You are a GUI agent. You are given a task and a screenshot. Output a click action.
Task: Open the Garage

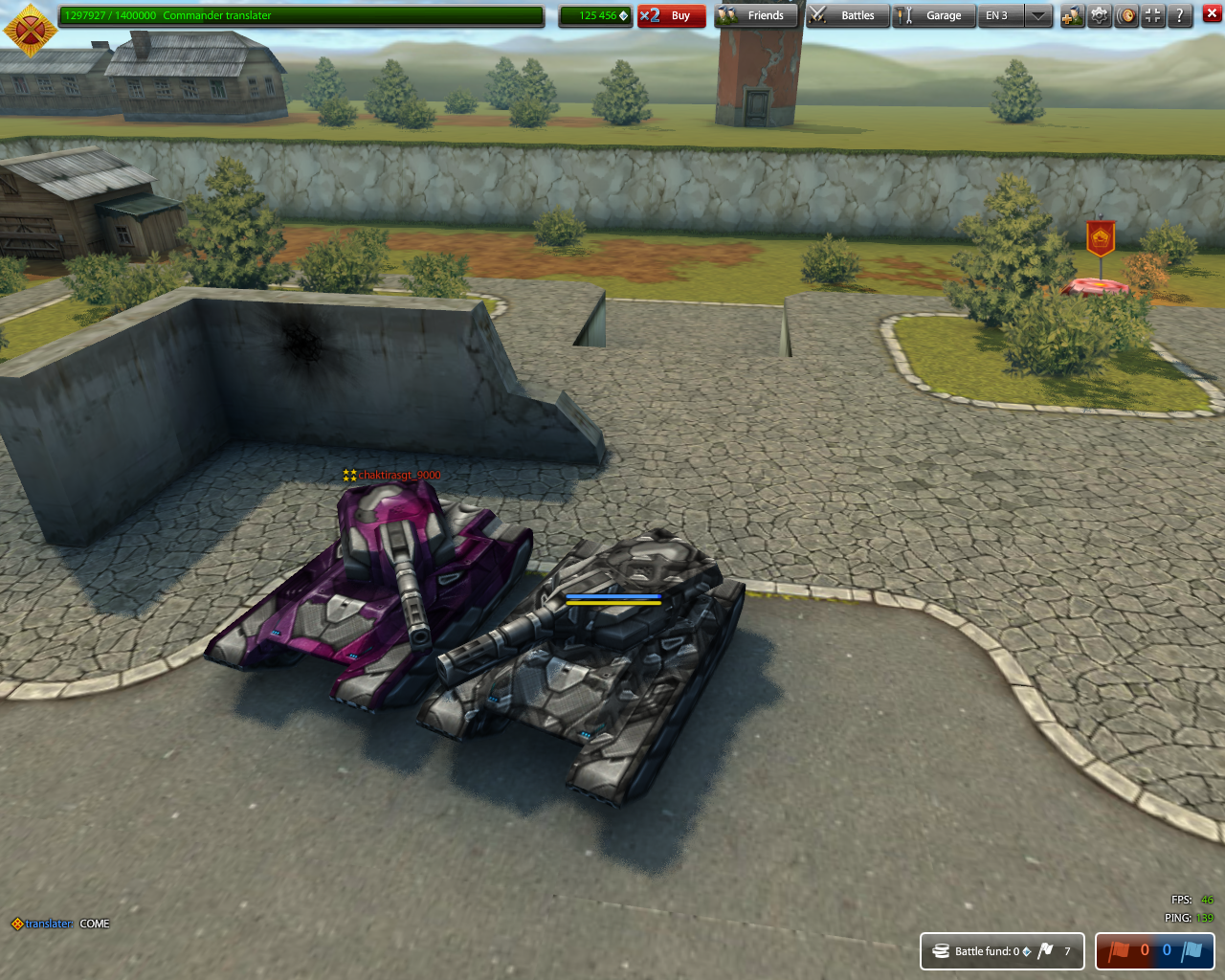[933, 15]
